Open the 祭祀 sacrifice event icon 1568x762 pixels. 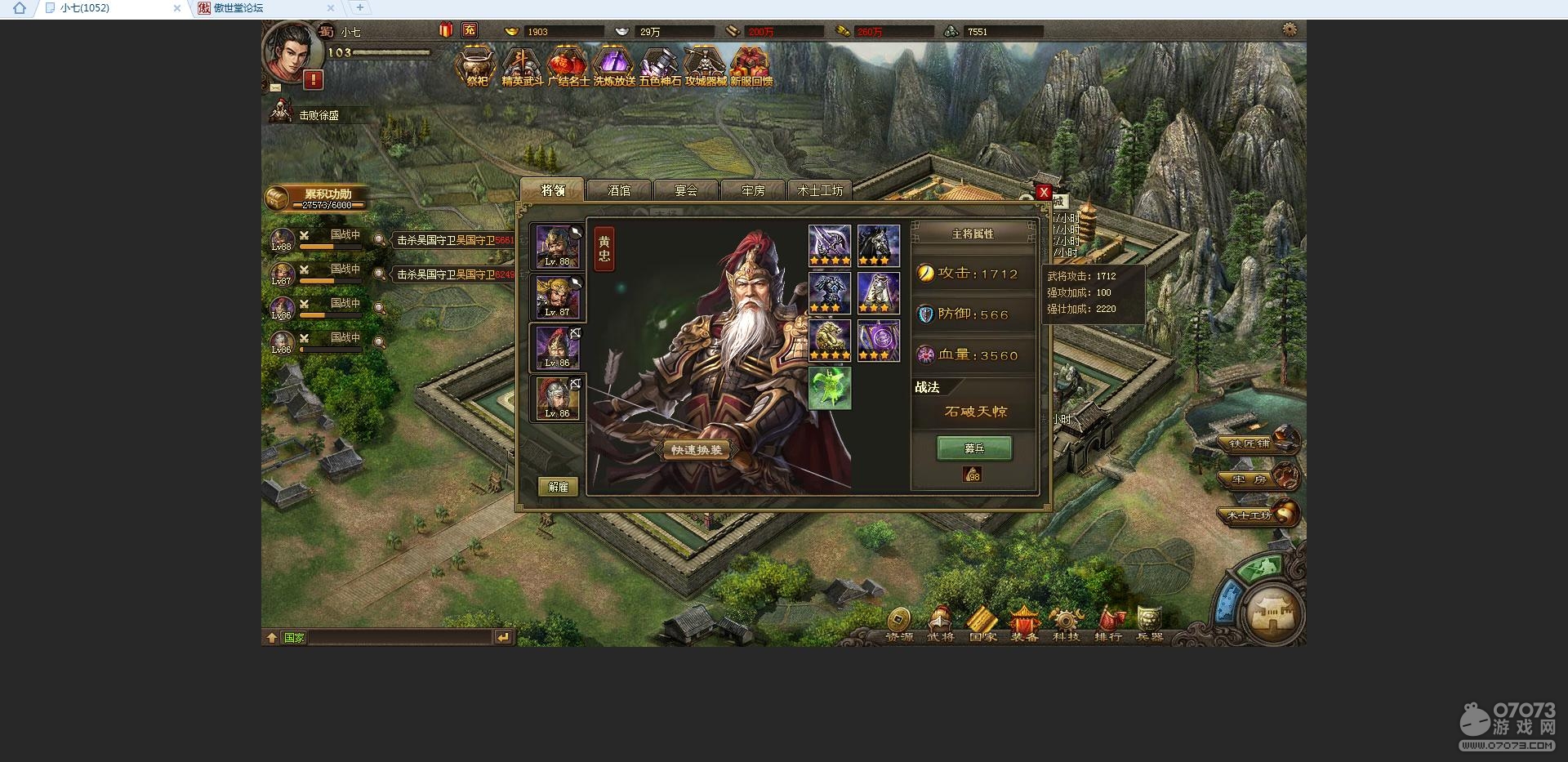[476, 65]
